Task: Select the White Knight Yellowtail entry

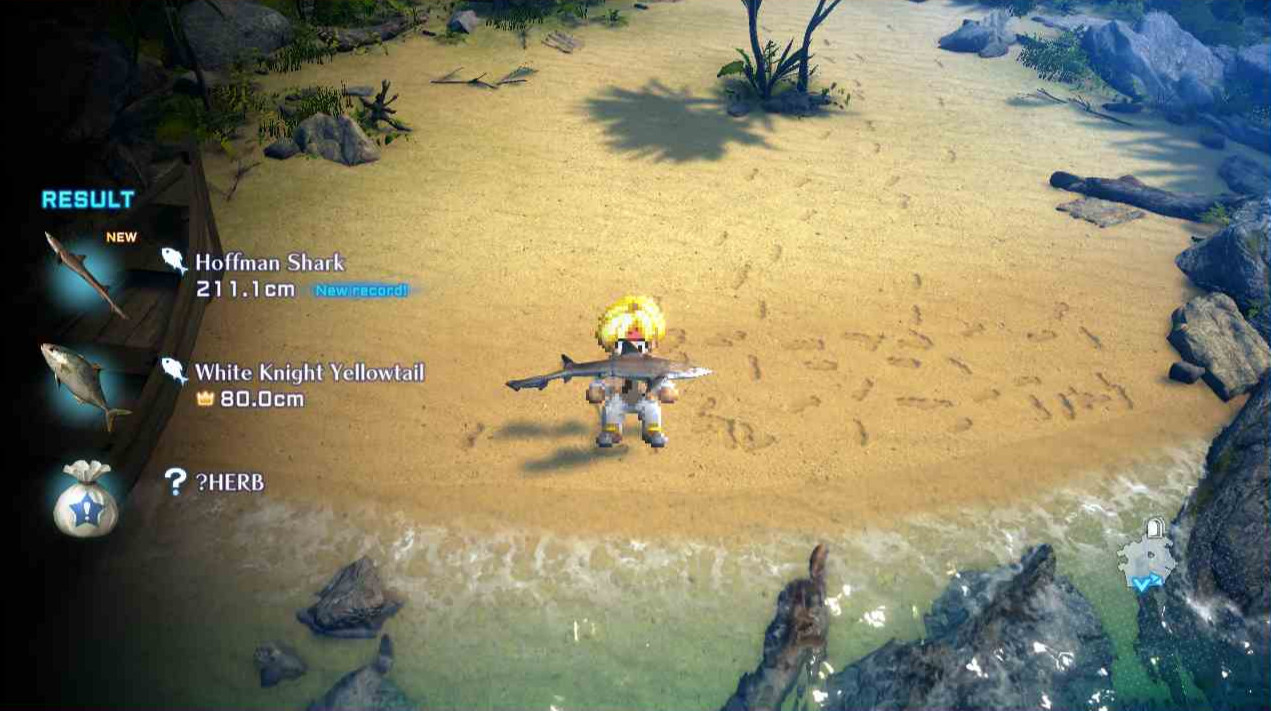Action: [309, 373]
